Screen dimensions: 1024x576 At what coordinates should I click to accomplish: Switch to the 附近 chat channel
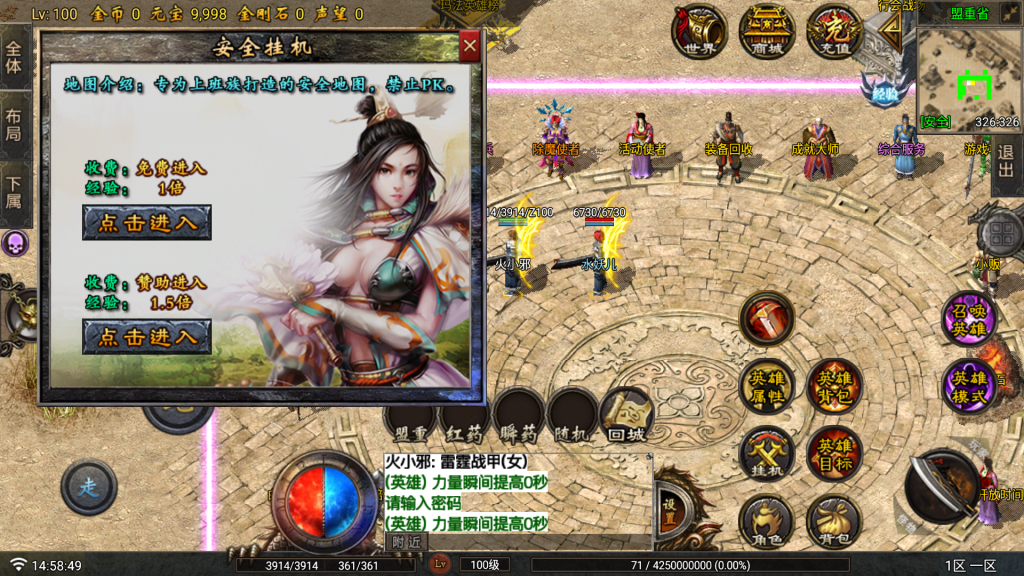click(406, 541)
